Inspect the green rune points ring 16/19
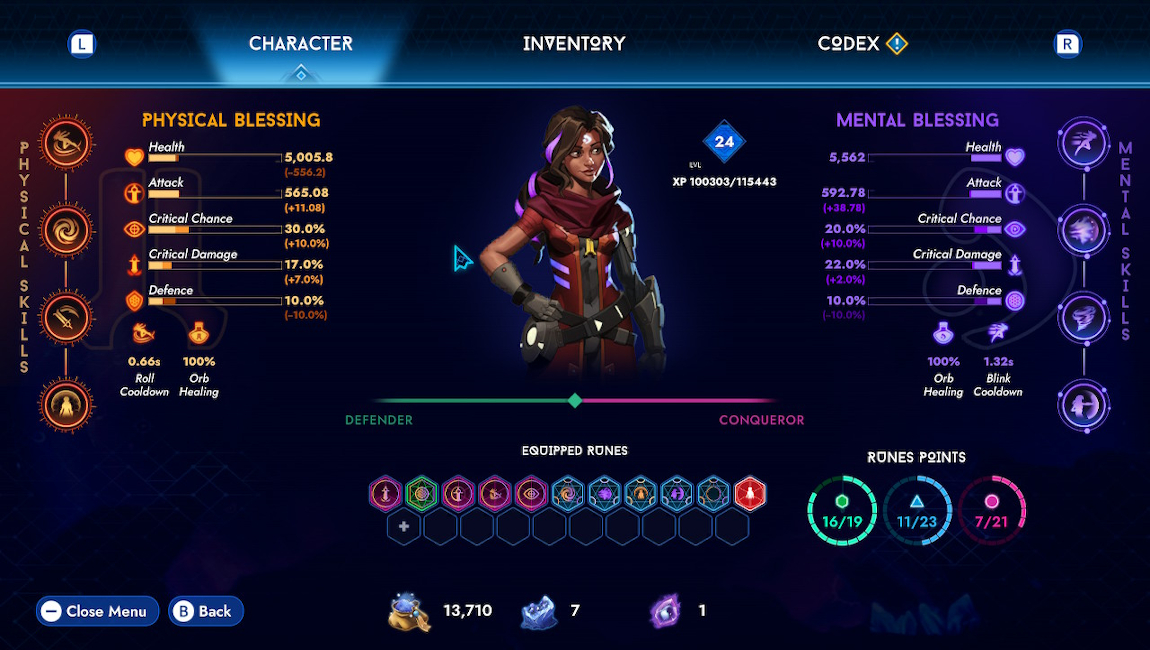The height and width of the screenshot is (650, 1150). (841, 510)
